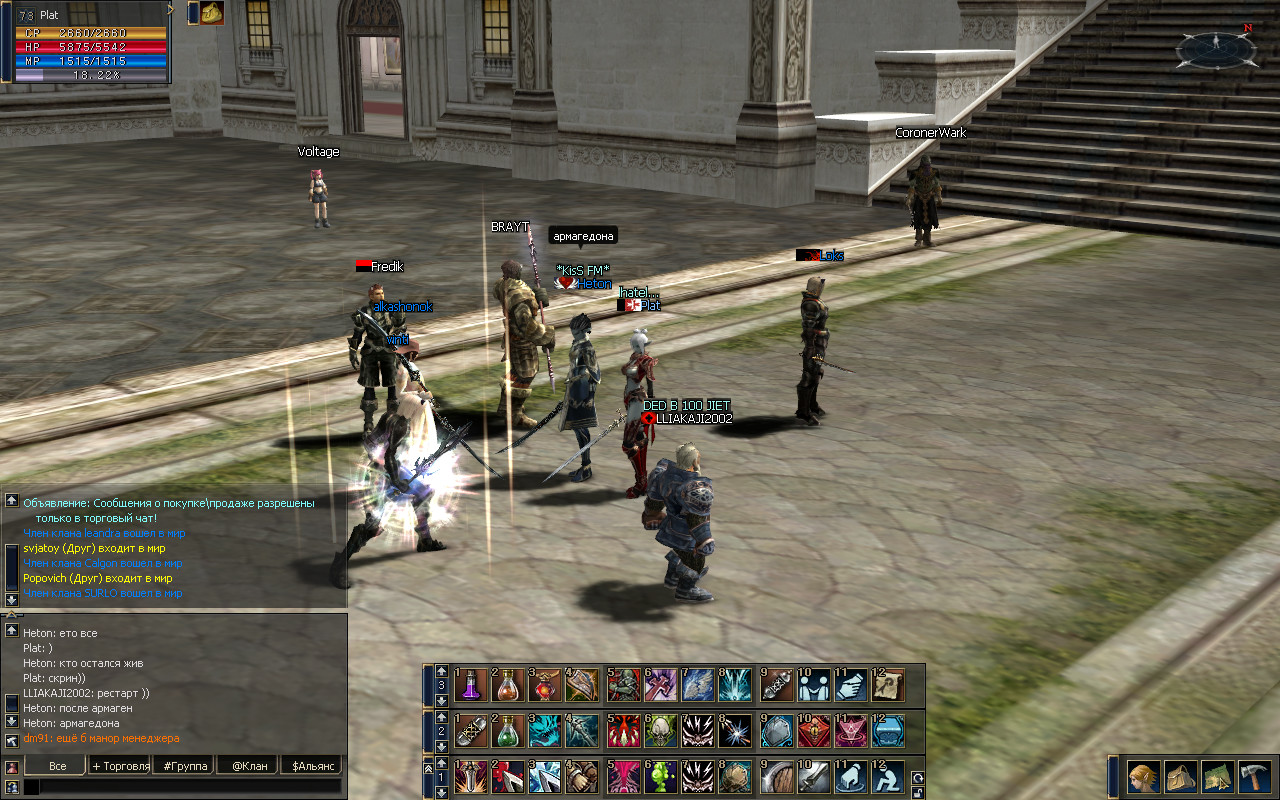Viewport: 1280px width, 800px height.
Task: Activate the sit down action icon
Action: (x=888, y=777)
